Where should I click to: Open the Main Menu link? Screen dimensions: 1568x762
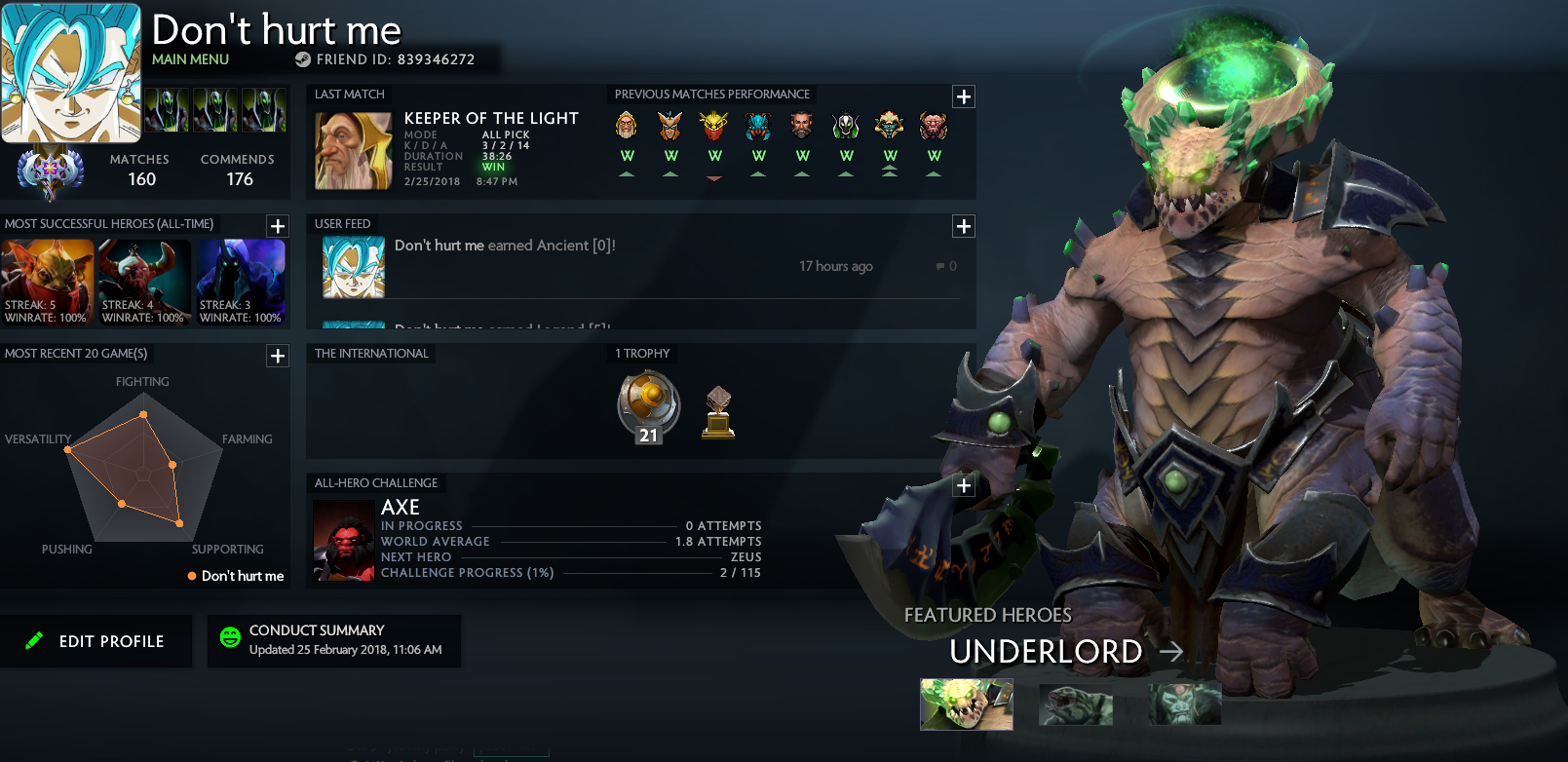click(x=190, y=59)
